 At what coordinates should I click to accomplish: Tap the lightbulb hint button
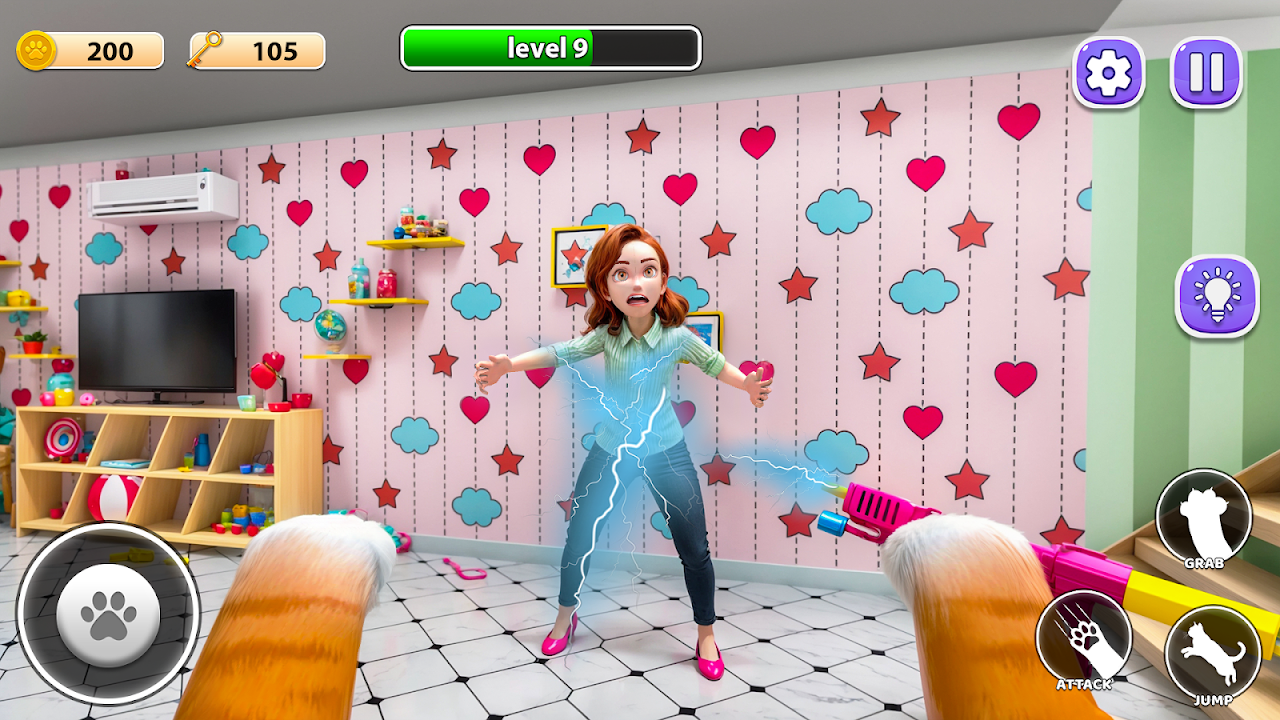tap(1216, 295)
